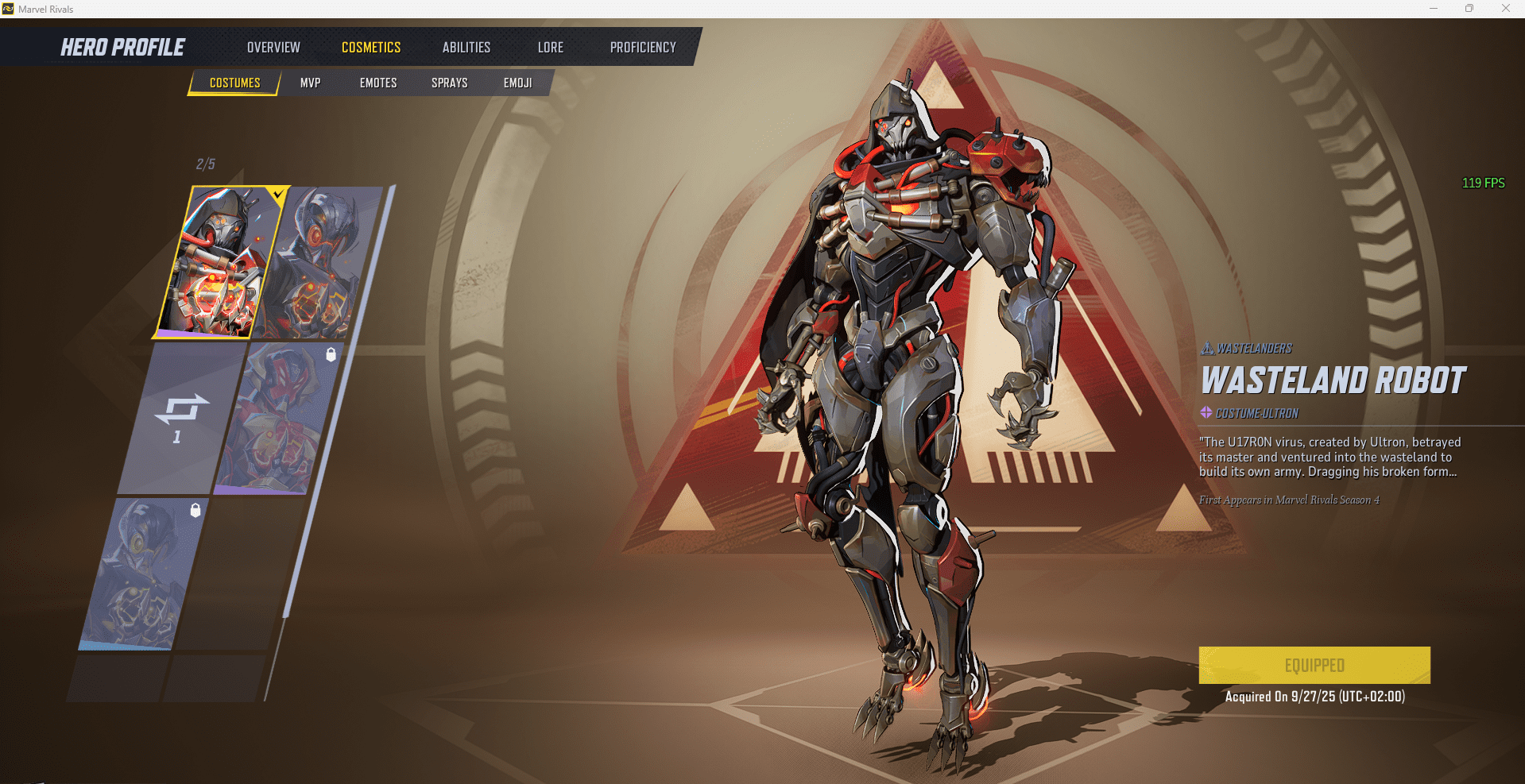
Task: Open the Lore section
Action: [550, 47]
